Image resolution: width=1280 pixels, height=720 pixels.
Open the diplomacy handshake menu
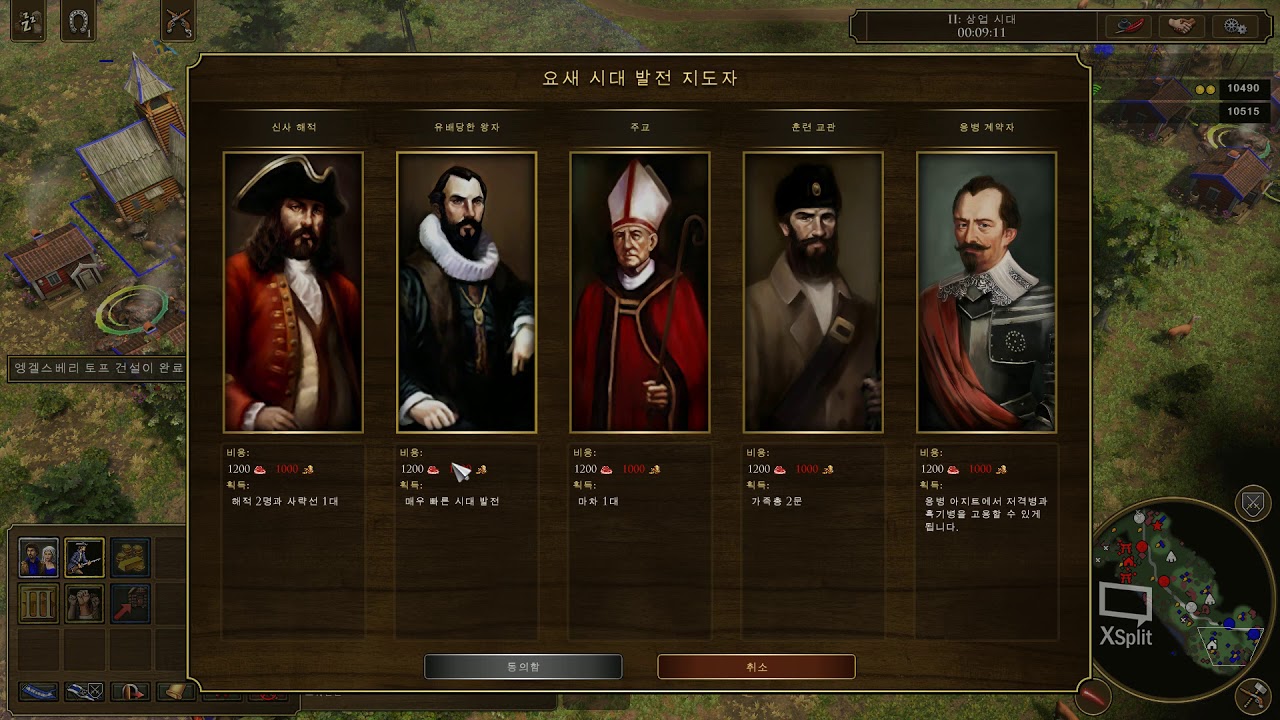click(1182, 26)
